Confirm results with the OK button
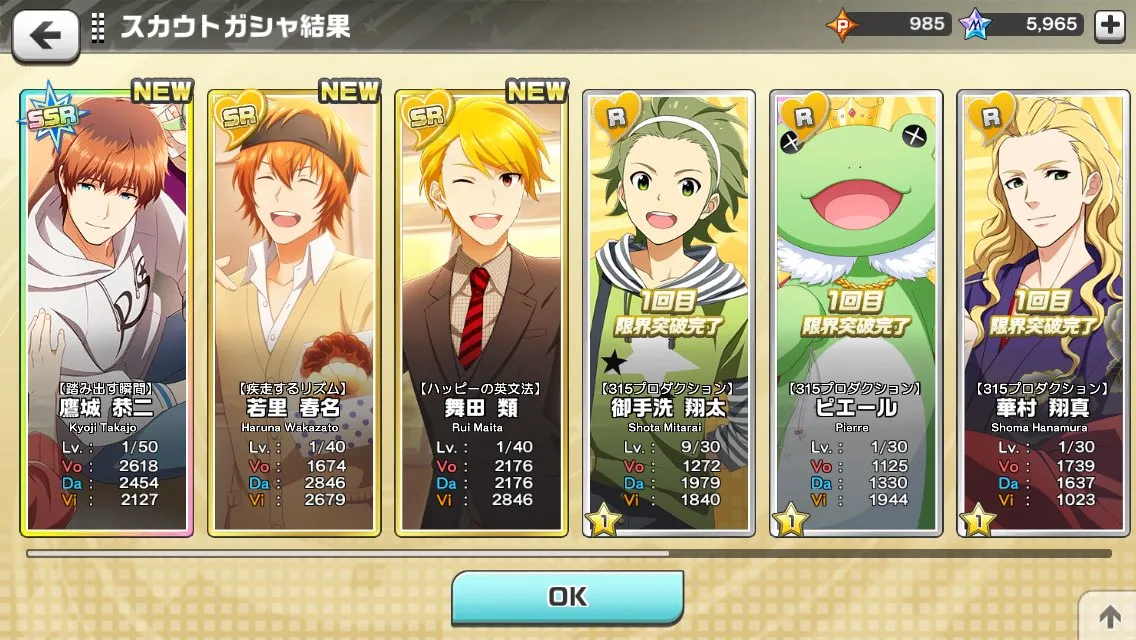Image resolution: width=1136 pixels, height=640 pixels. 567,597
